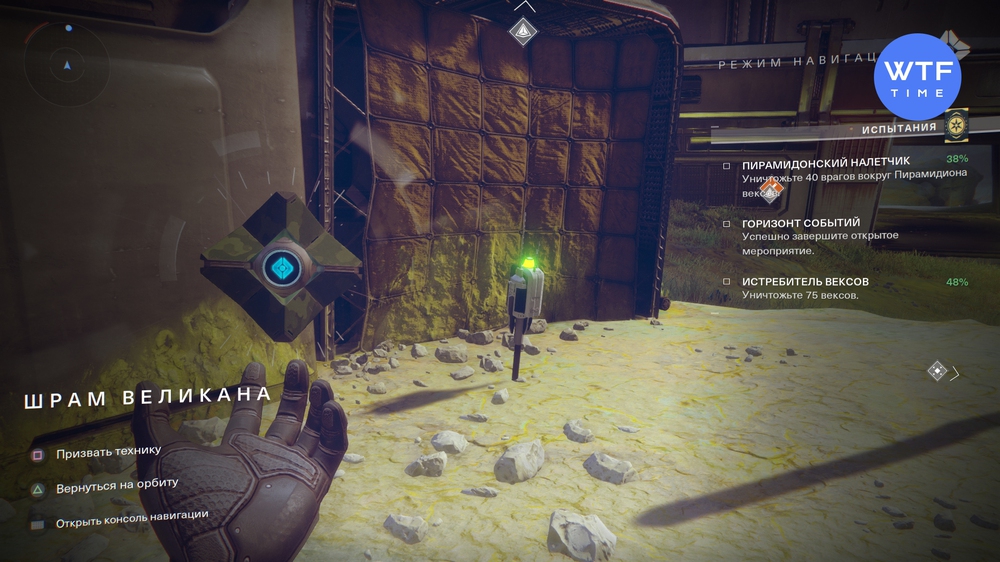This screenshot has width=1000, height=562.
Task: Open the Горизонт событий challenge entry
Action: tap(800, 223)
